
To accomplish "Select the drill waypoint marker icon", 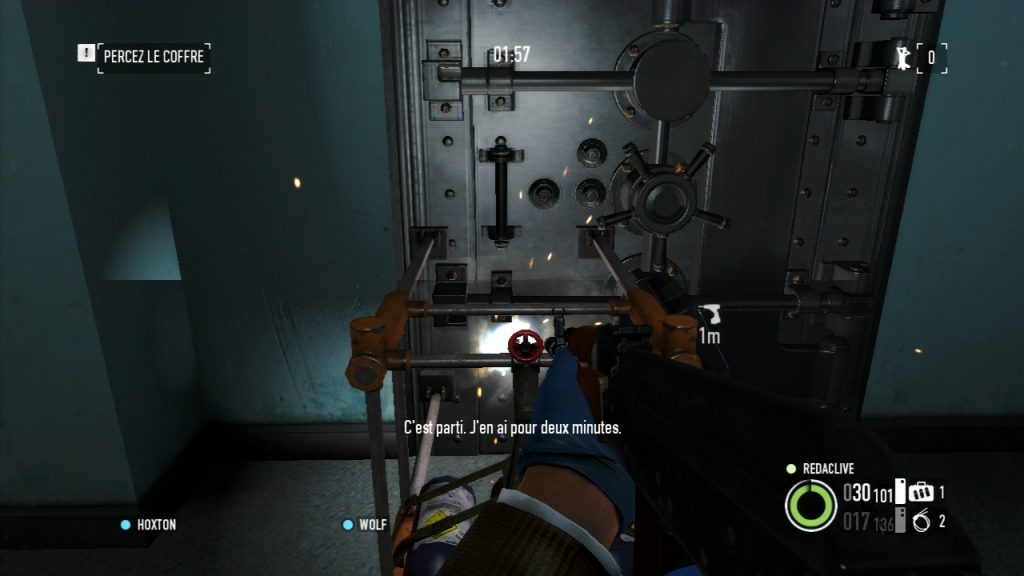I will click(x=709, y=314).
